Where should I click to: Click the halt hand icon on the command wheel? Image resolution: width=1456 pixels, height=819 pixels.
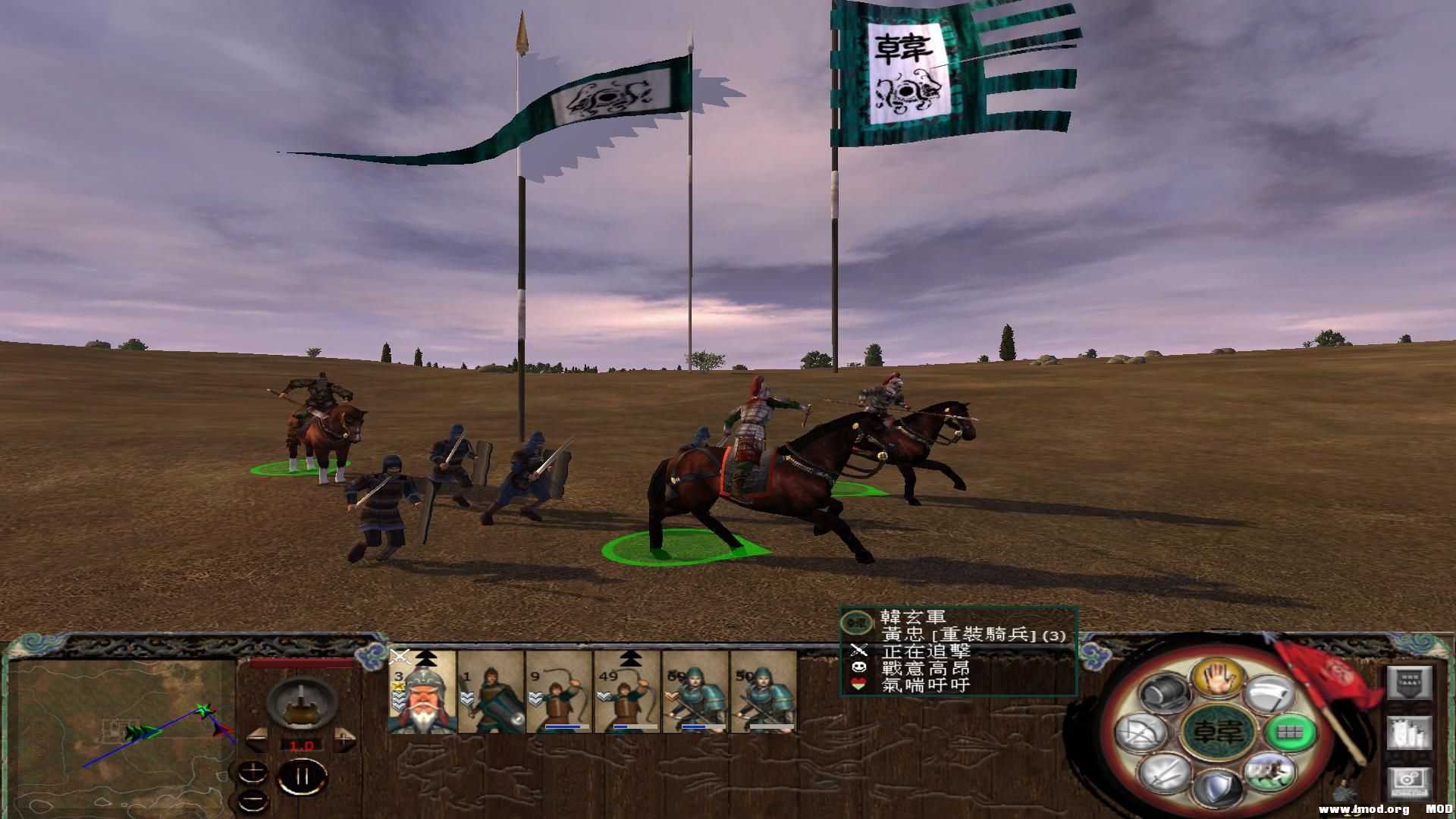pos(1219,679)
